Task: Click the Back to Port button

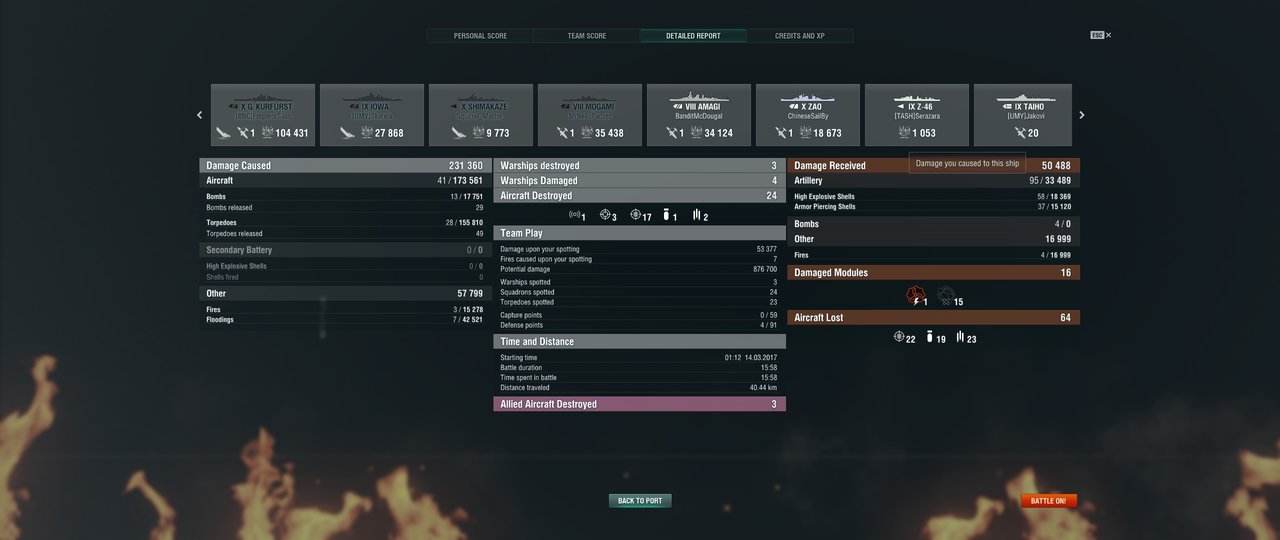Action: [640, 501]
